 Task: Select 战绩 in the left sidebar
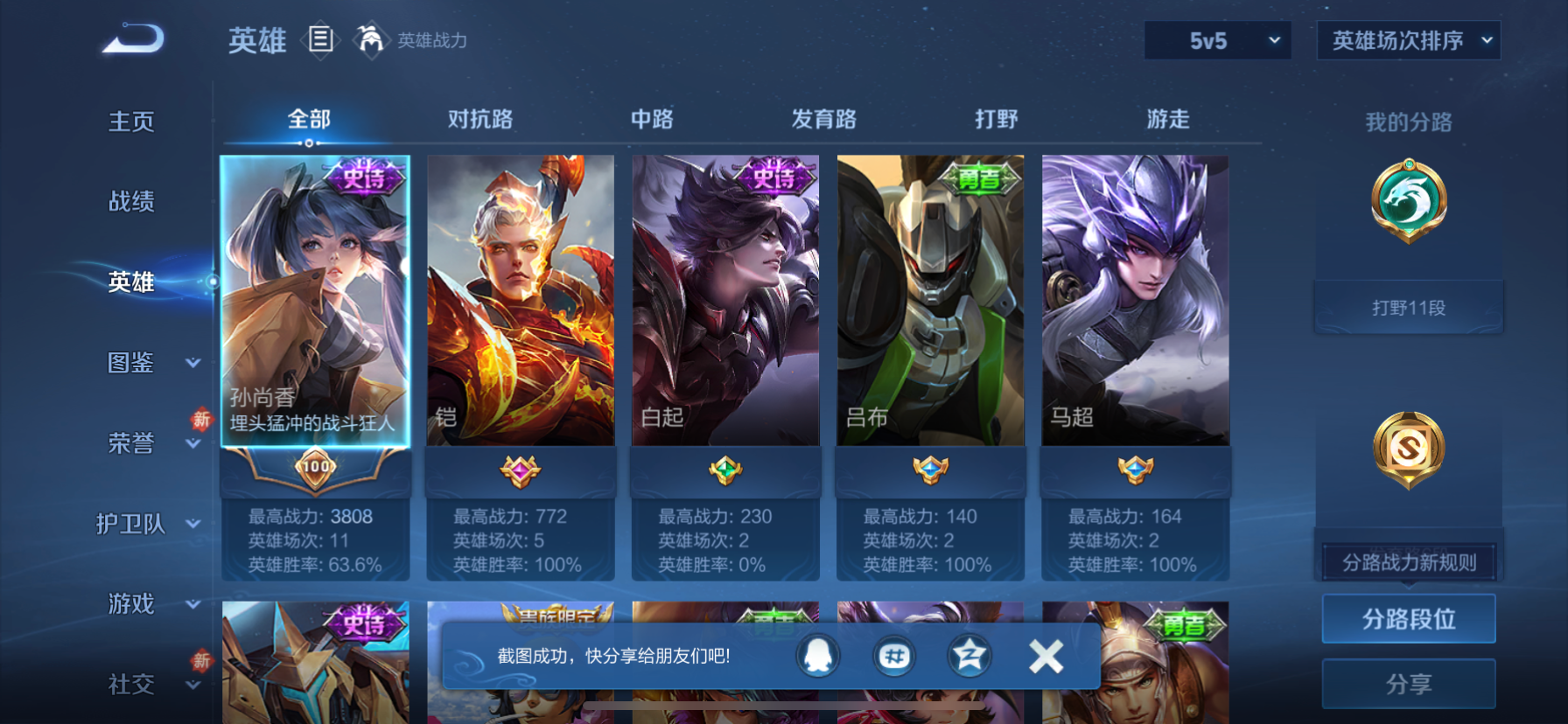pos(130,202)
